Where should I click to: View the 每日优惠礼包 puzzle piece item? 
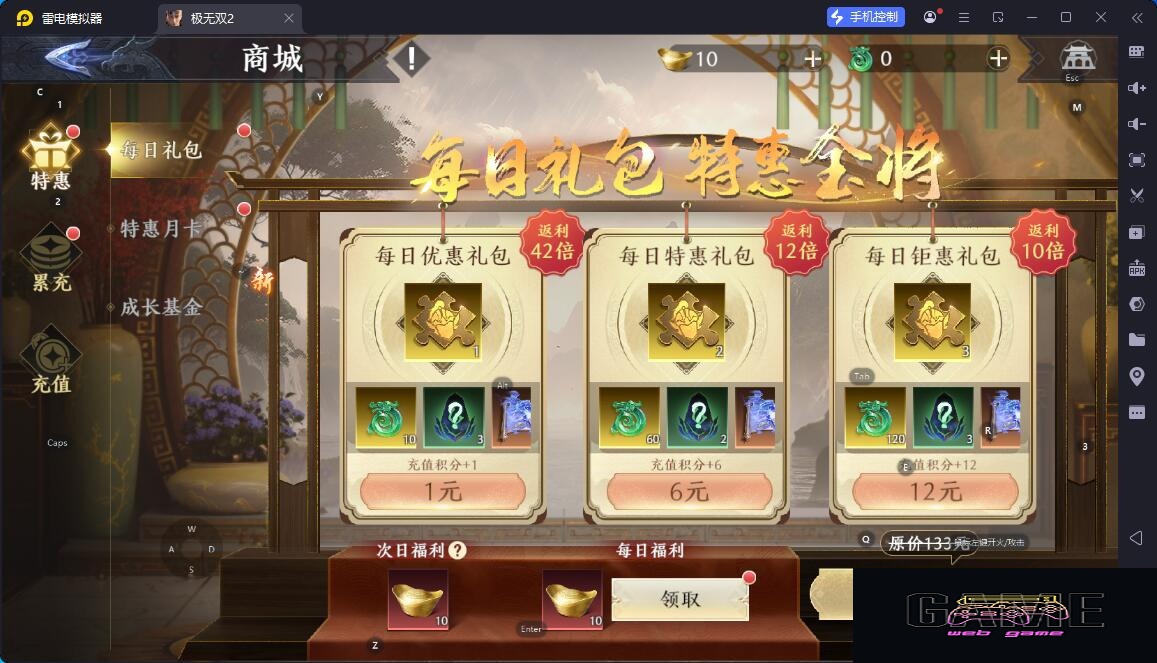point(443,322)
